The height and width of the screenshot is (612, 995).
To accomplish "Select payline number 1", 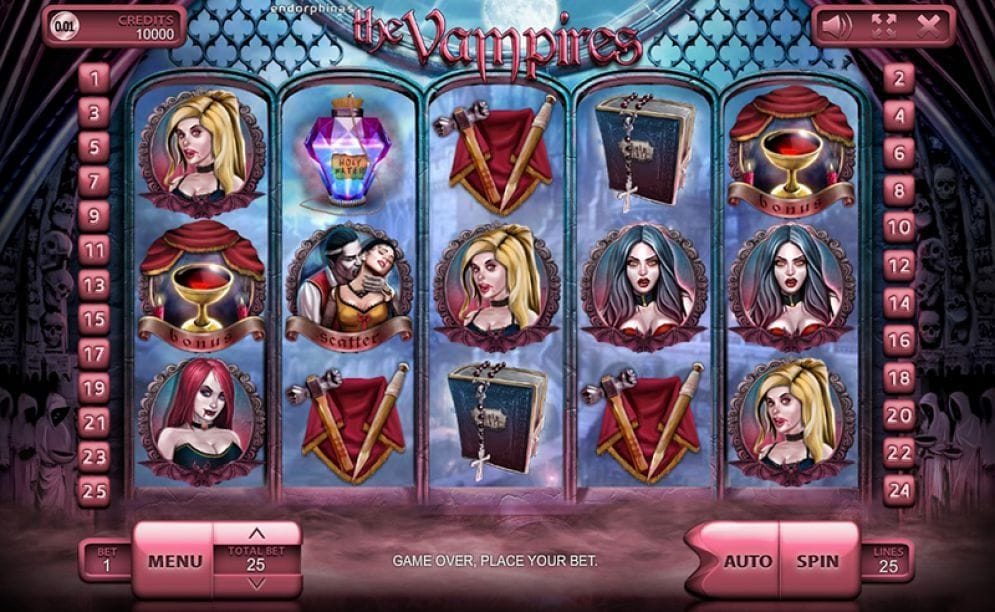I will click(x=94, y=78).
